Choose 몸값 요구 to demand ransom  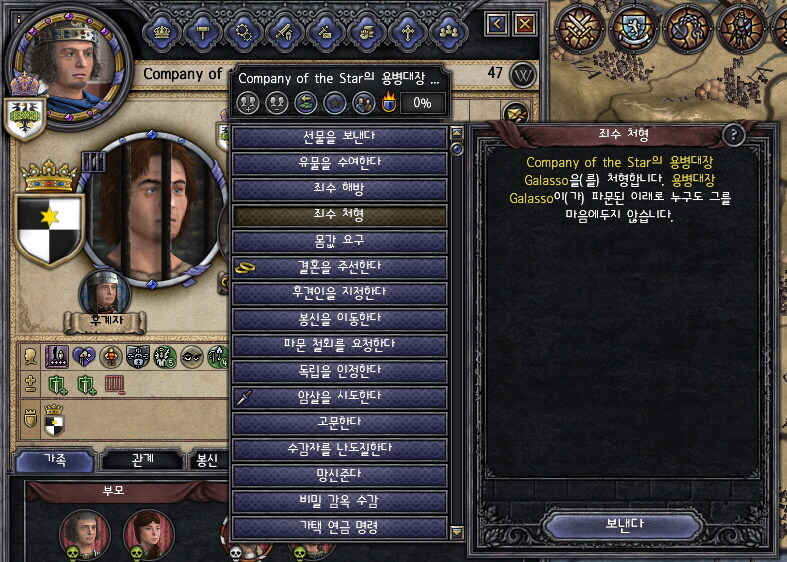tap(339, 241)
